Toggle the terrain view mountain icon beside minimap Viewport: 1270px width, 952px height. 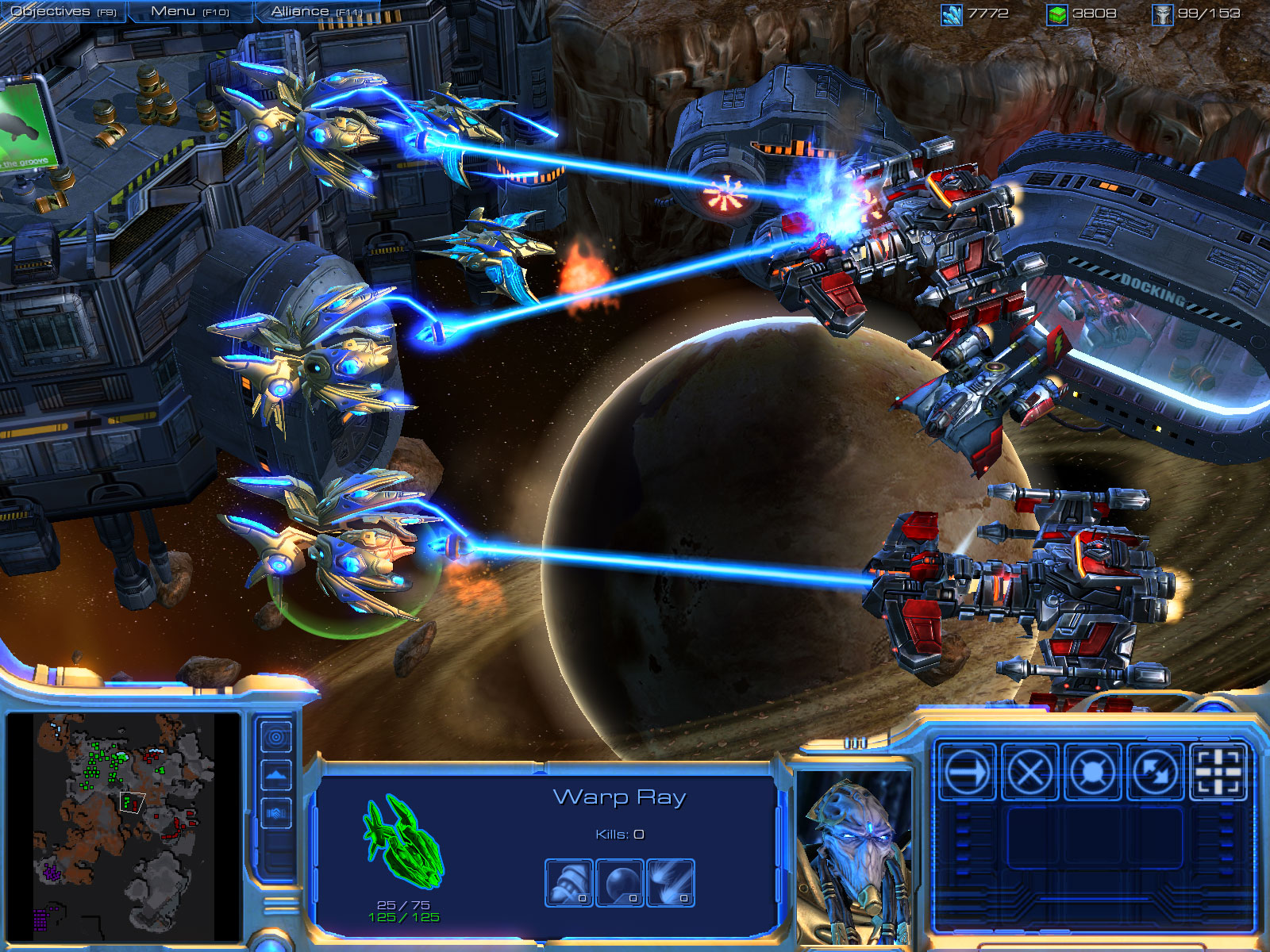point(275,775)
